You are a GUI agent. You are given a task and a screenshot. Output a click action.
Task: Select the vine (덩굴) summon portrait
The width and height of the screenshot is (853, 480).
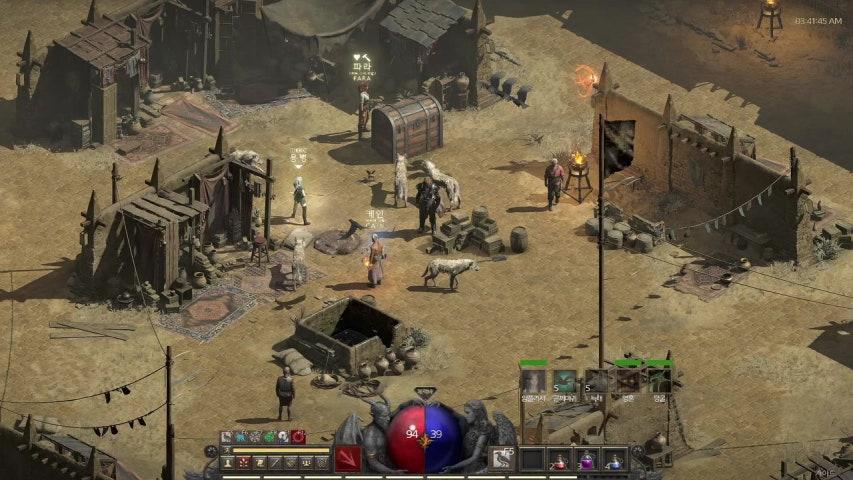tap(659, 381)
